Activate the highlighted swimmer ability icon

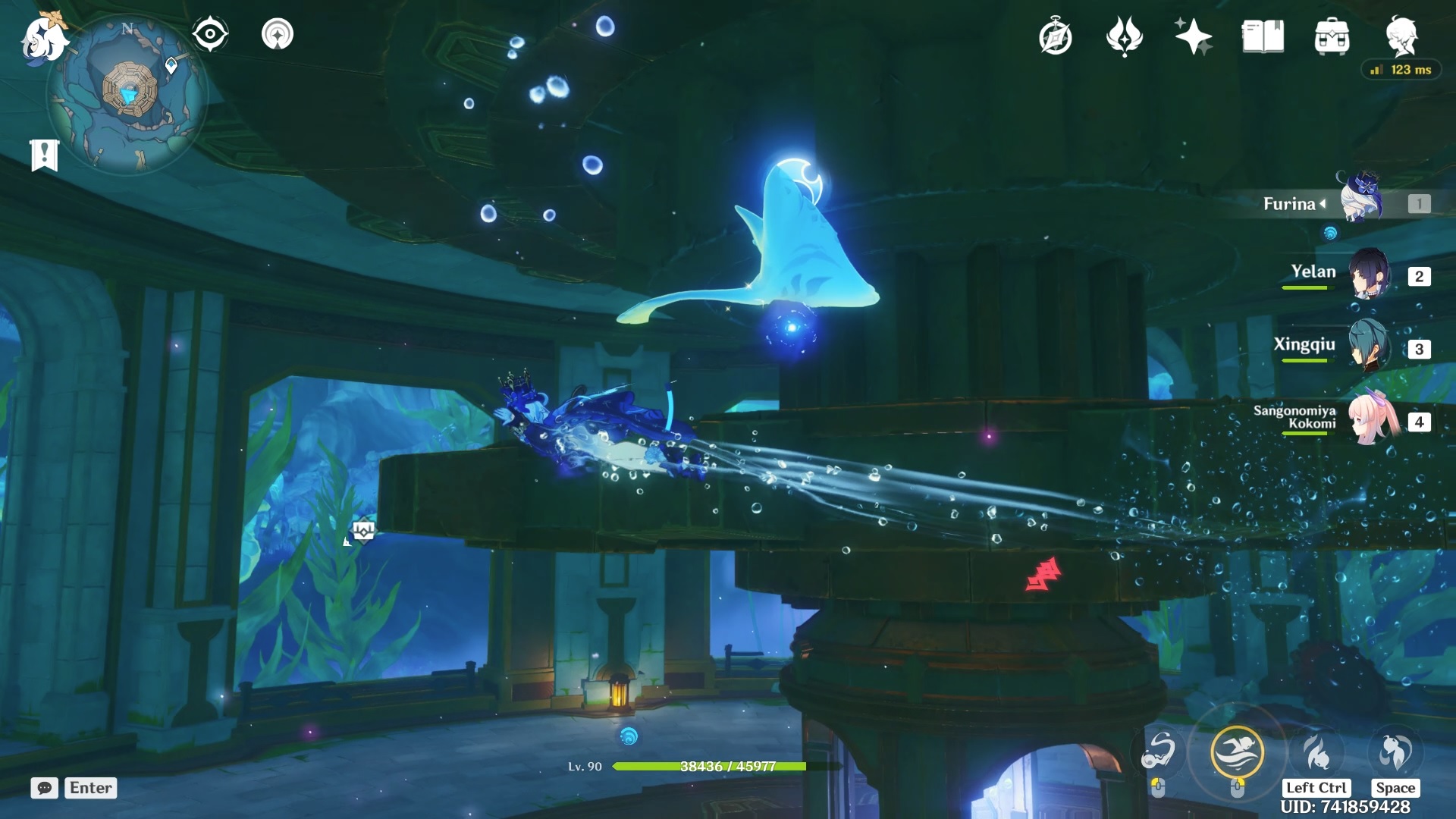(1237, 752)
